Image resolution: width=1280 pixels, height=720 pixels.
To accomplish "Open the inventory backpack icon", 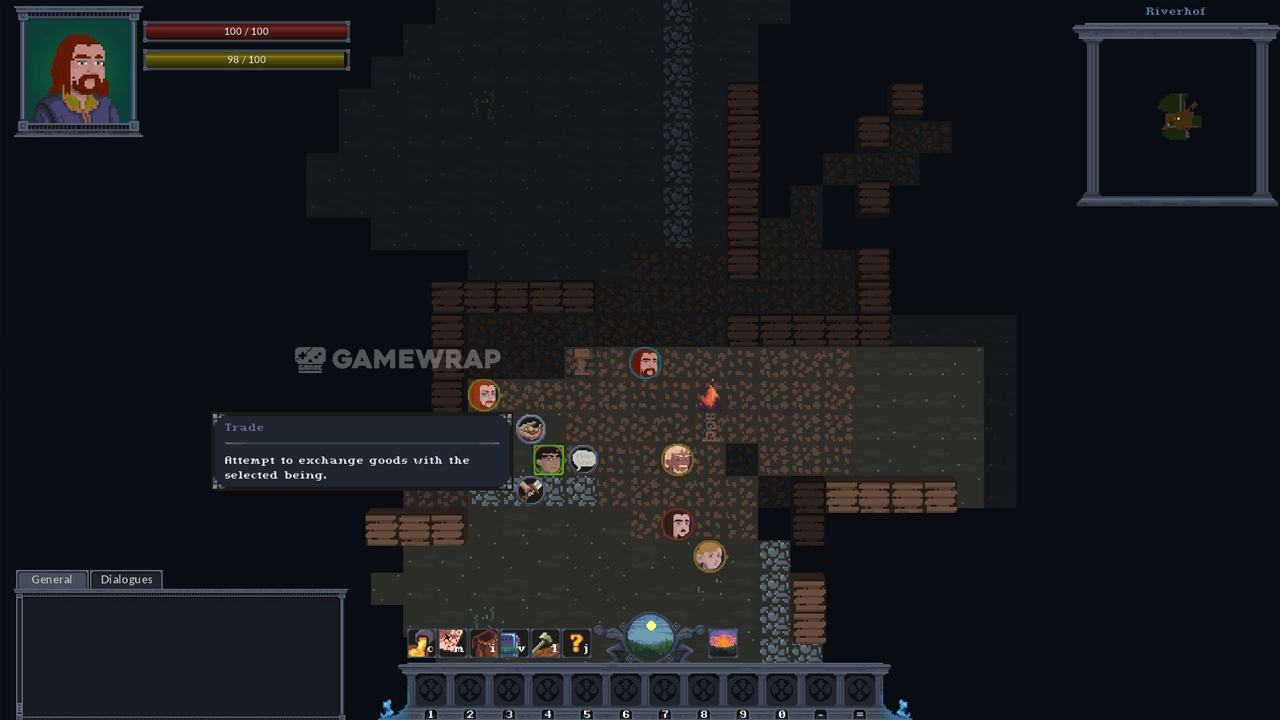I will tap(484, 643).
